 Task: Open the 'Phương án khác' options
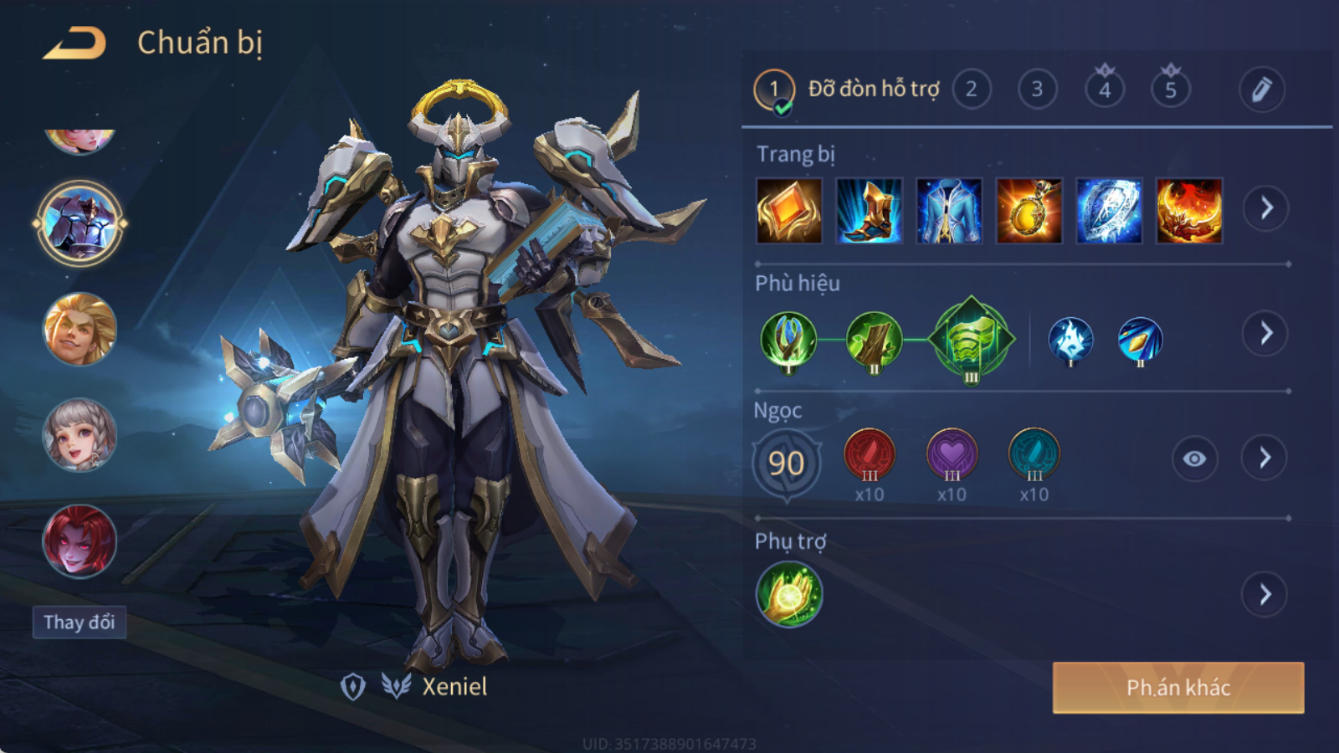[1178, 688]
